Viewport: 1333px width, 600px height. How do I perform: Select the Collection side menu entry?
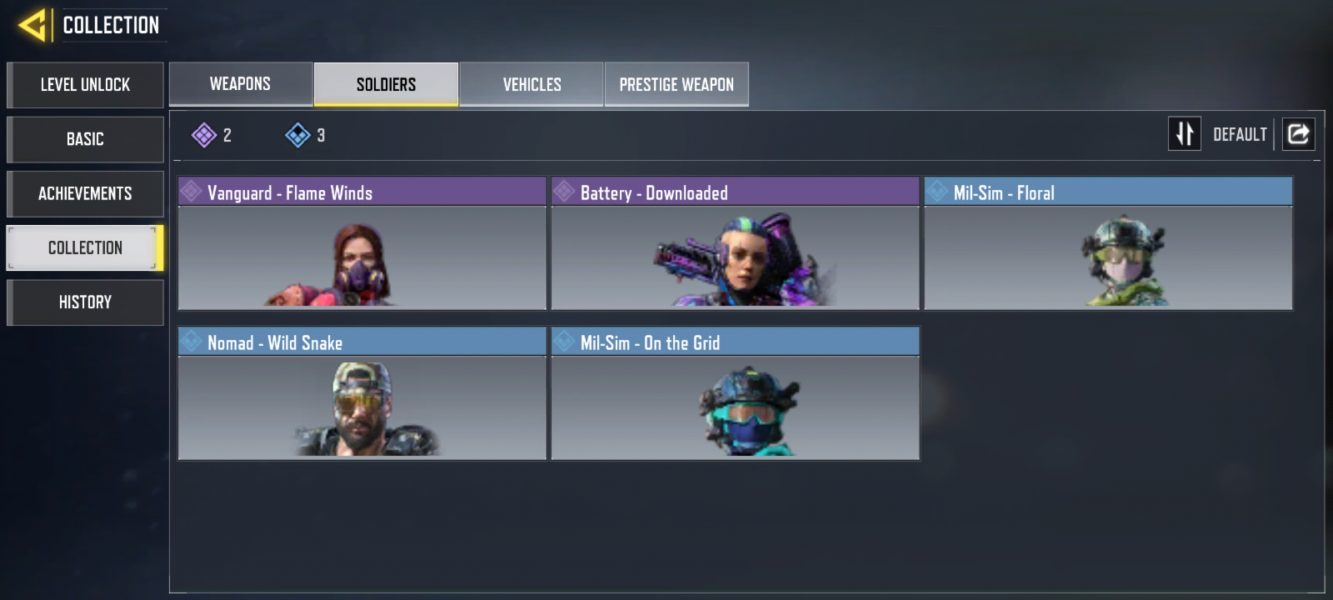coord(85,248)
